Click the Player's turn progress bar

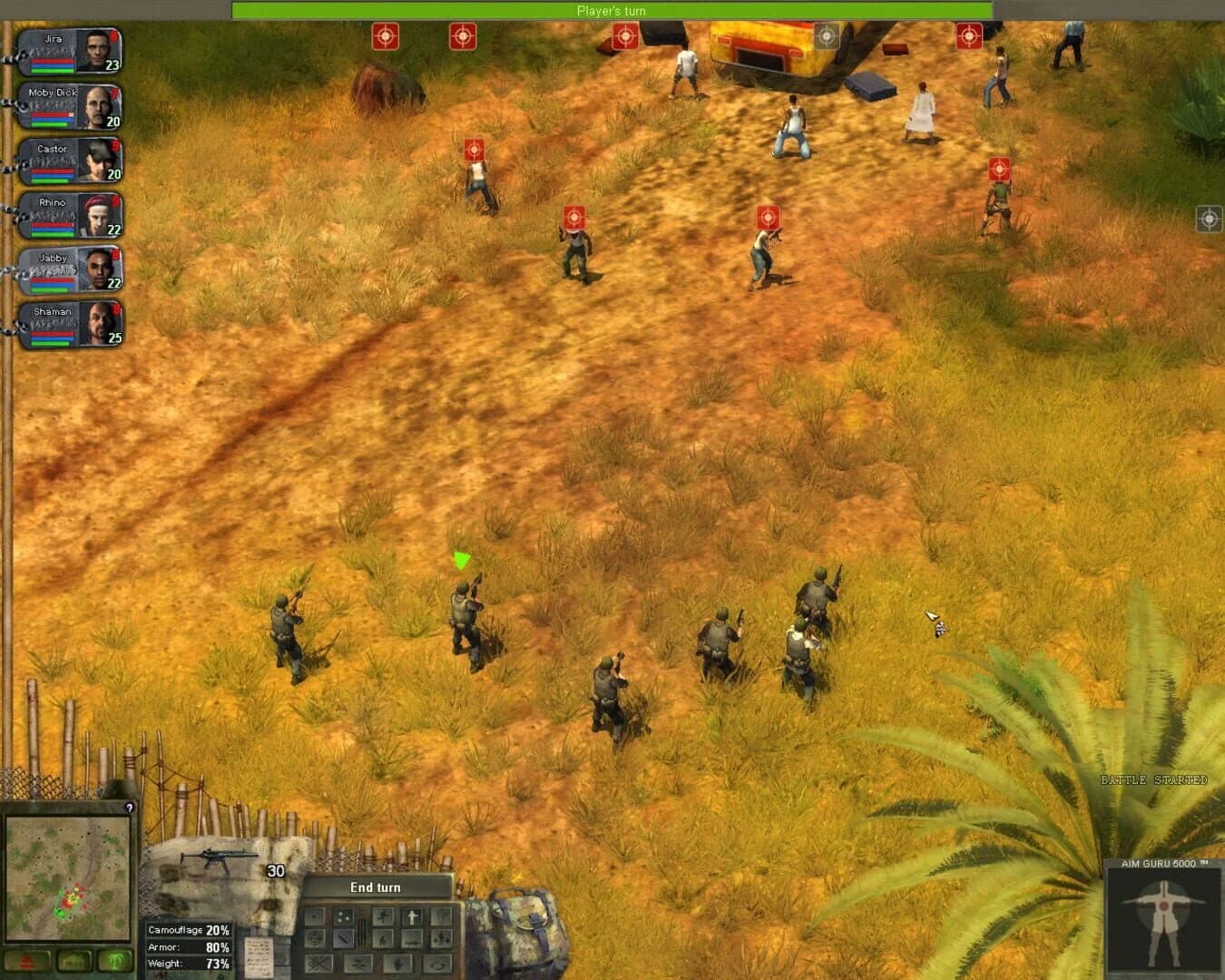pyautogui.click(x=610, y=9)
